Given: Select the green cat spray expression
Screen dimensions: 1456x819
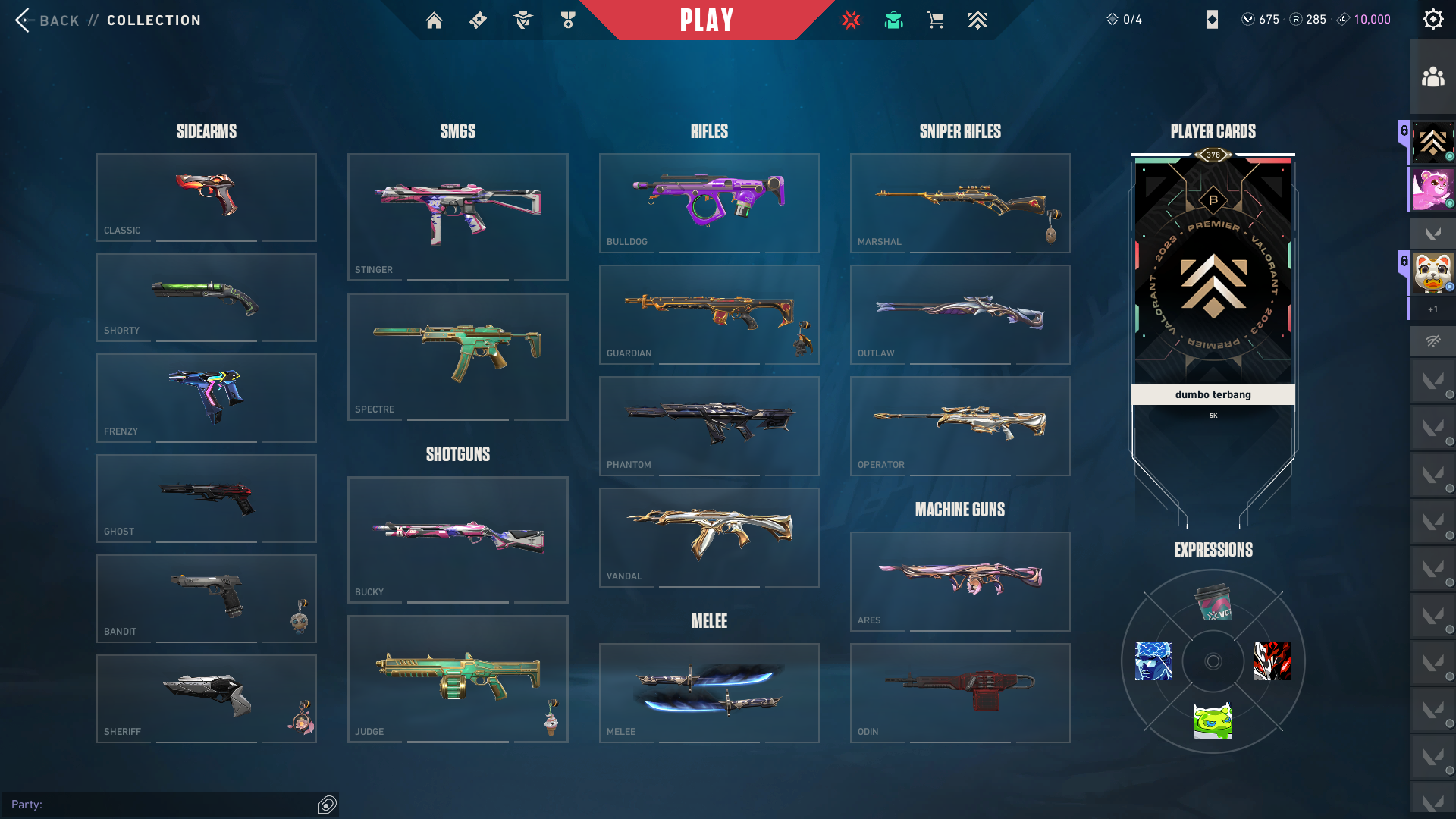Looking at the screenshot, I should [x=1213, y=721].
